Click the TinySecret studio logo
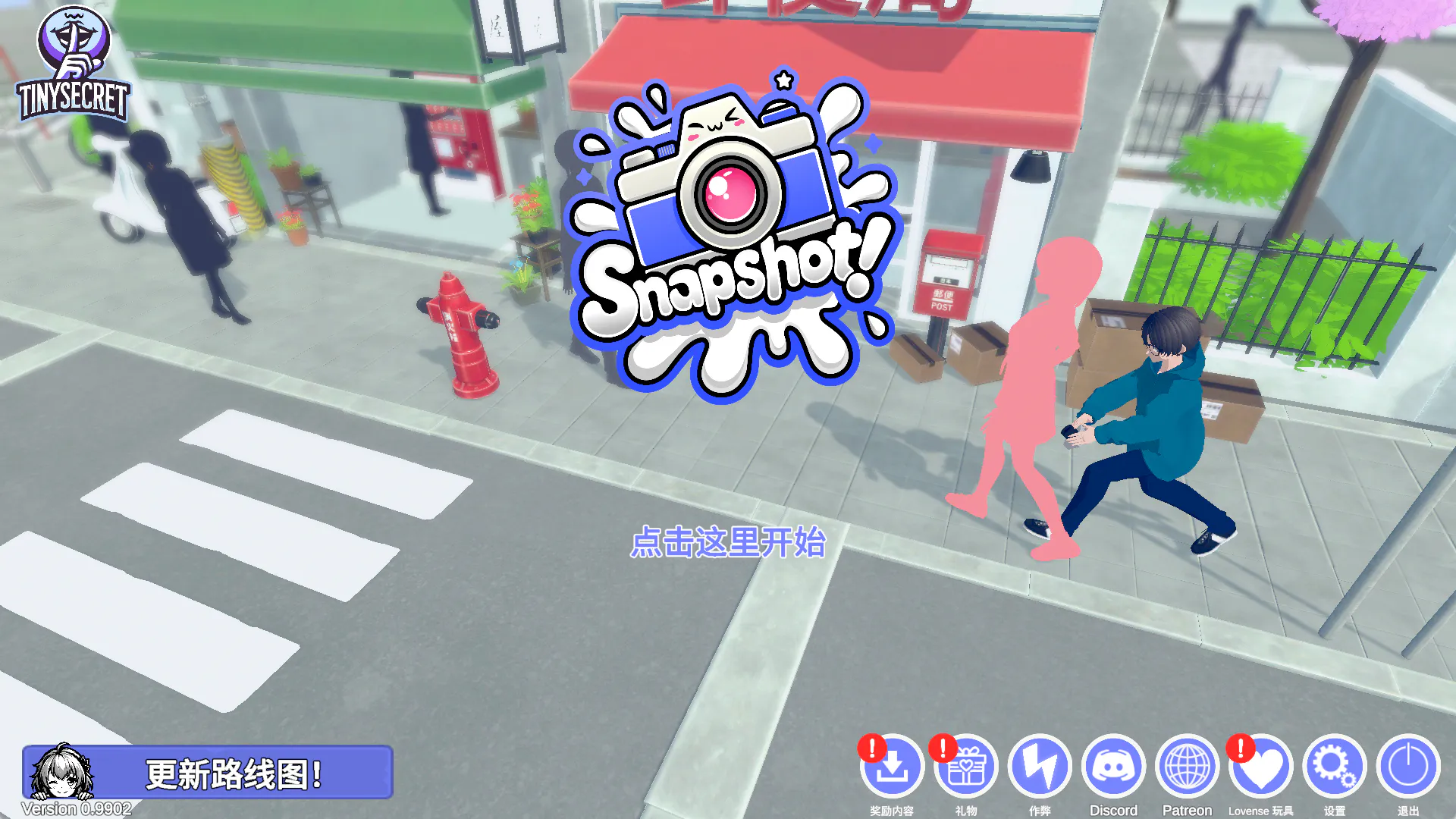1456x819 pixels. (74, 64)
